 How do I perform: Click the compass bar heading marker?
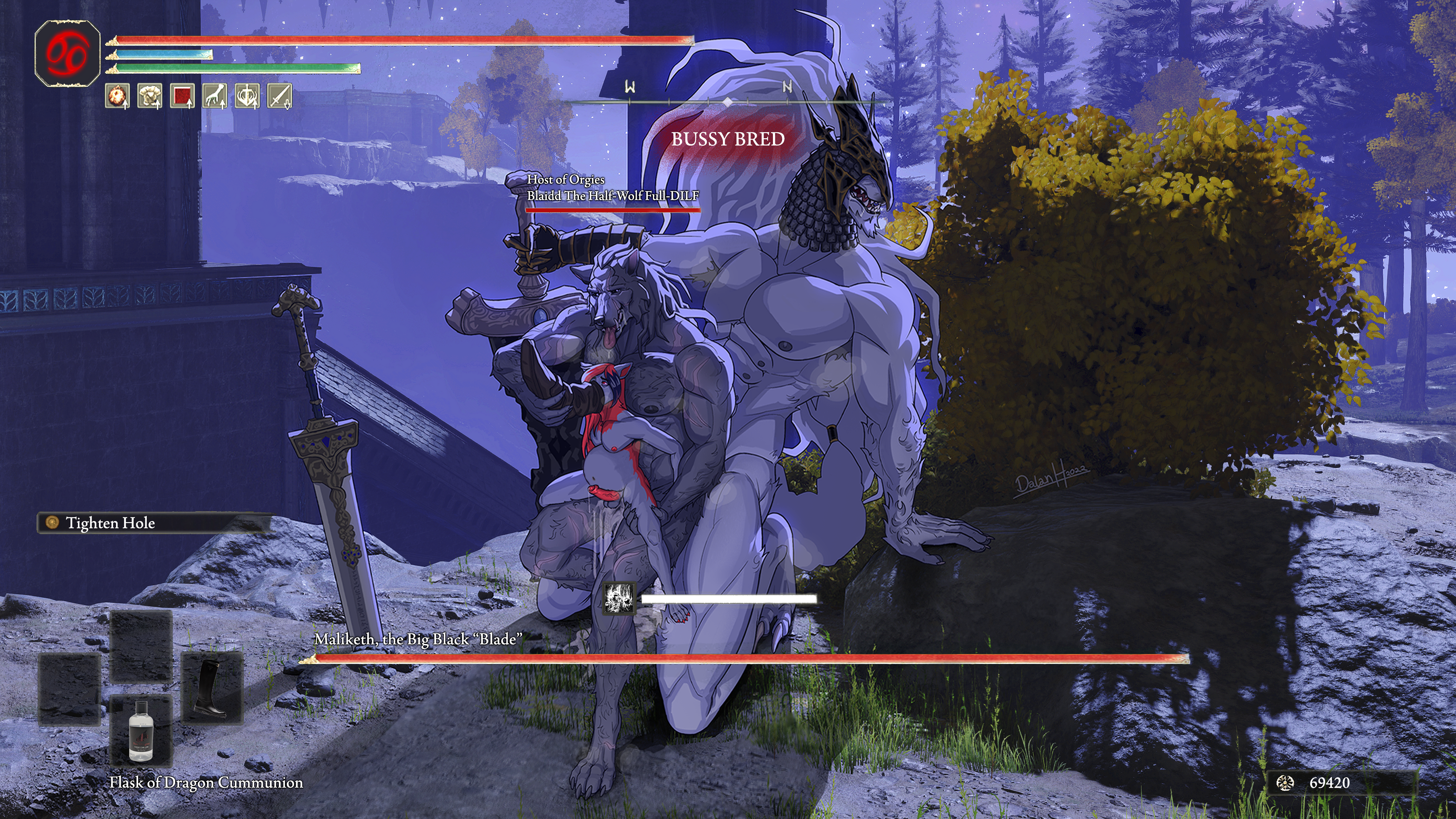(x=727, y=102)
